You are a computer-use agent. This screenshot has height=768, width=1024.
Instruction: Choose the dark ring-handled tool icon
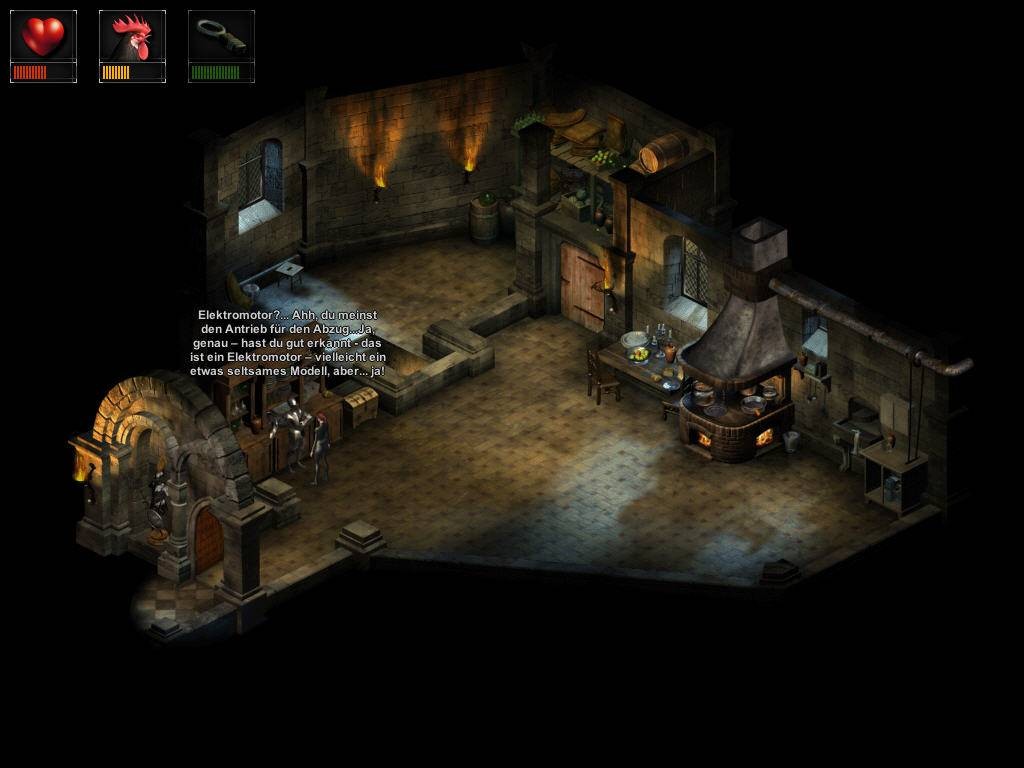point(221,37)
